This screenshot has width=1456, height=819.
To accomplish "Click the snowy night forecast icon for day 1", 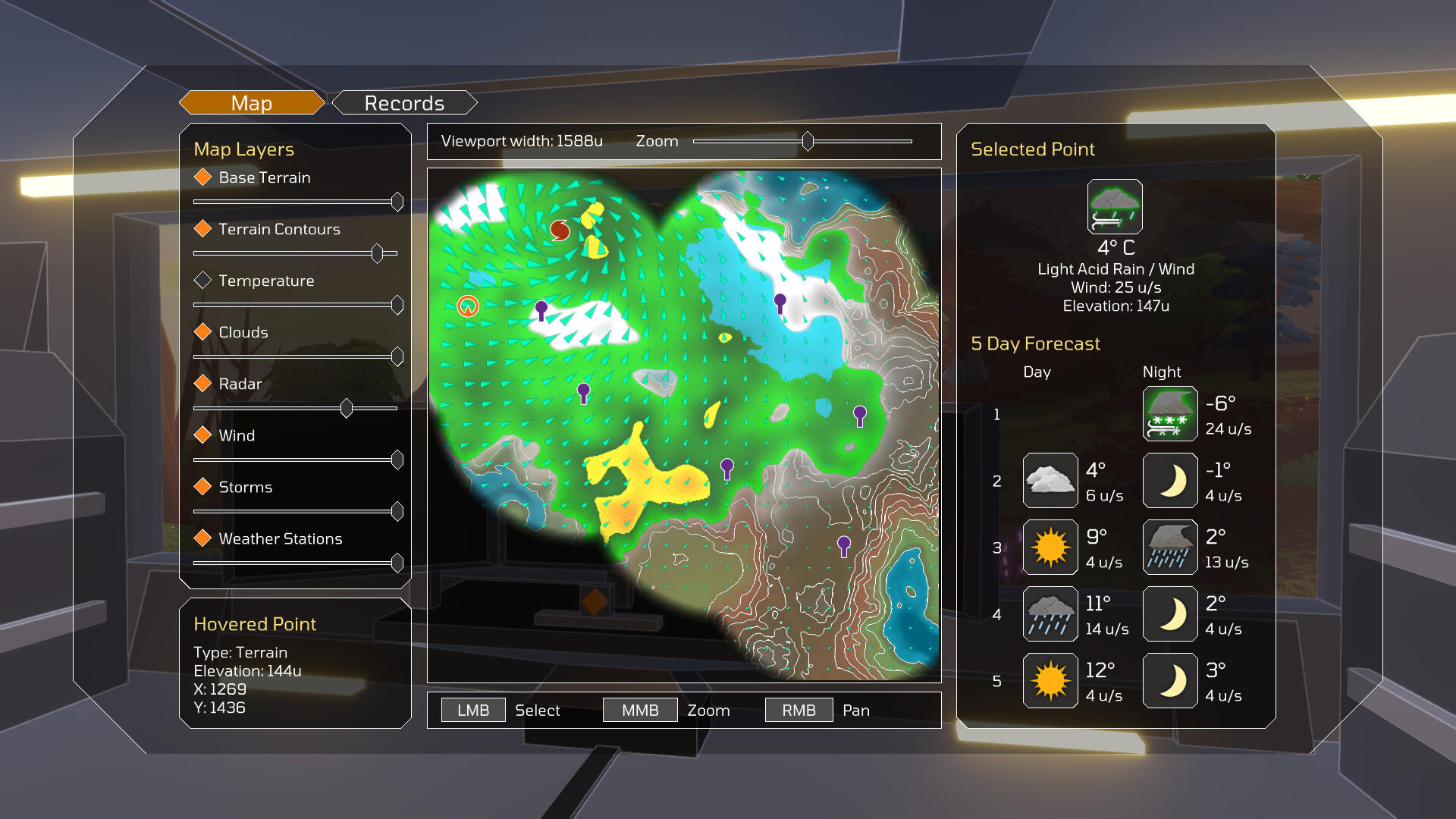I will [1169, 413].
